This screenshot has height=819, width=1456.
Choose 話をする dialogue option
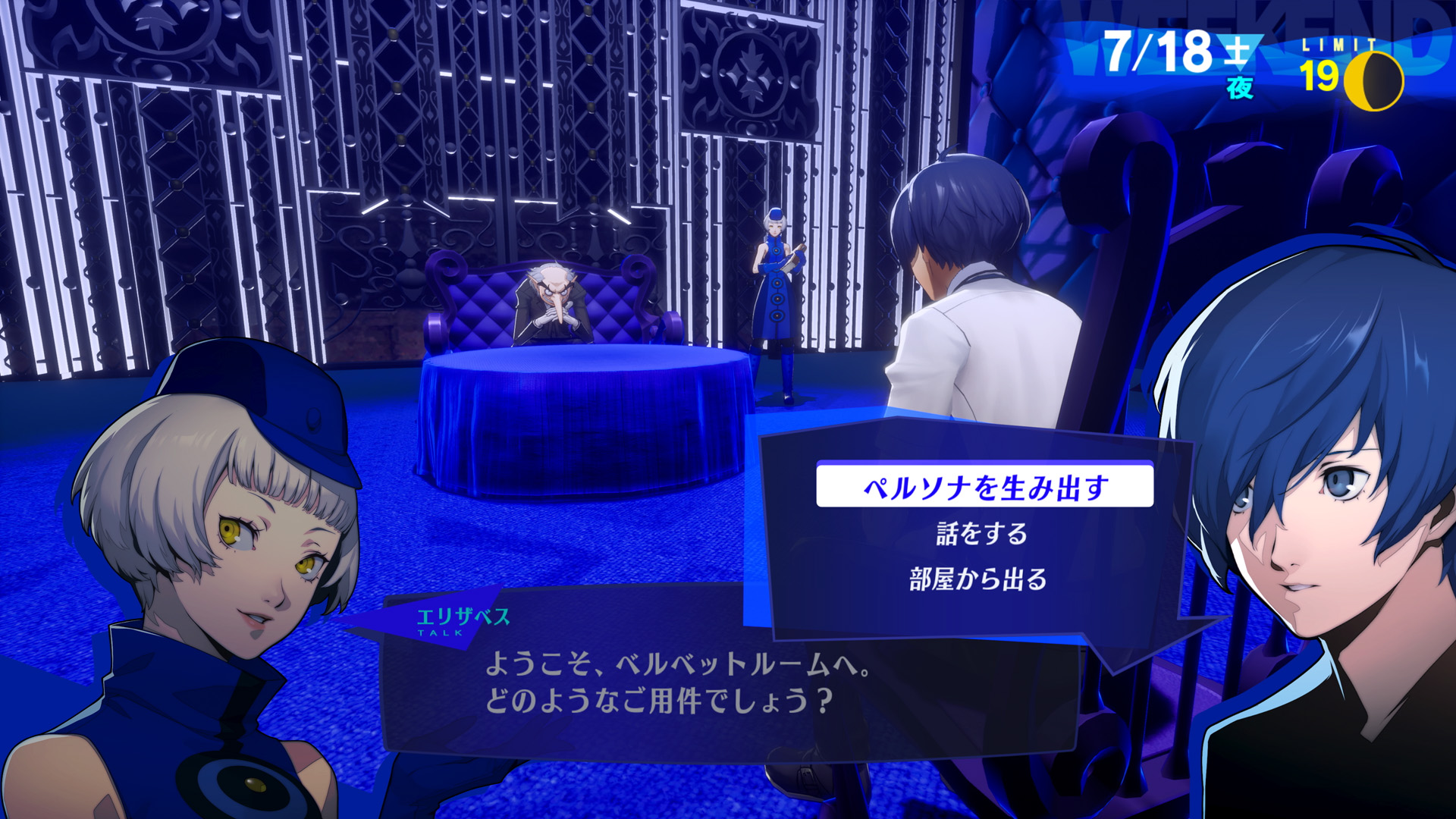tap(981, 534)
